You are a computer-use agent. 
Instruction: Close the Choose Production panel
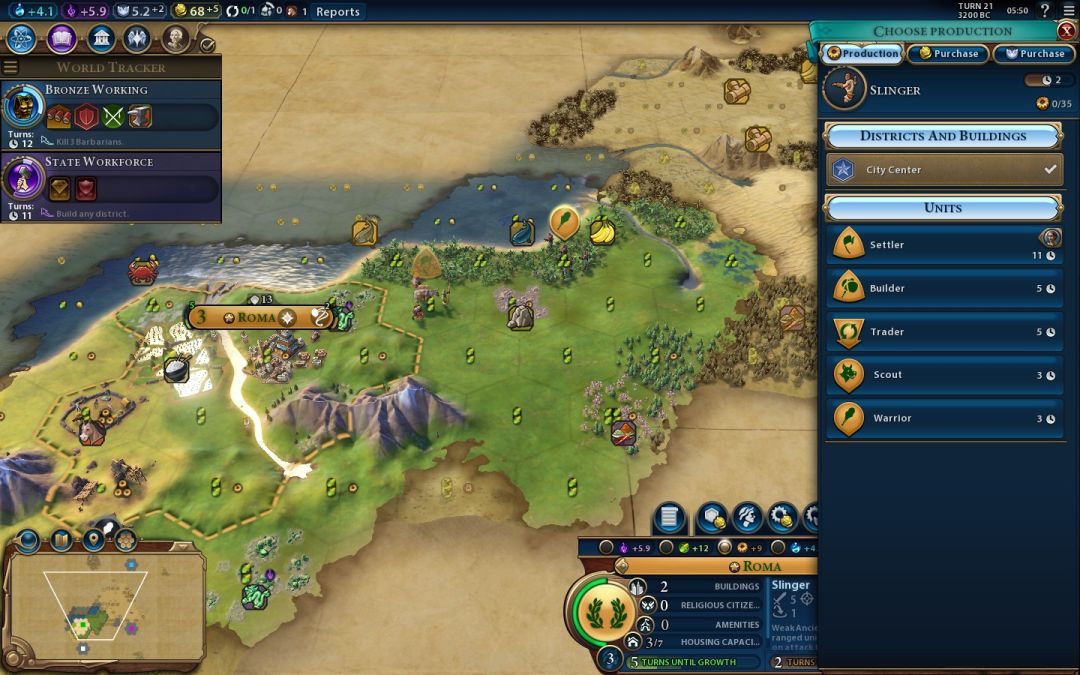coord(1066,30)
